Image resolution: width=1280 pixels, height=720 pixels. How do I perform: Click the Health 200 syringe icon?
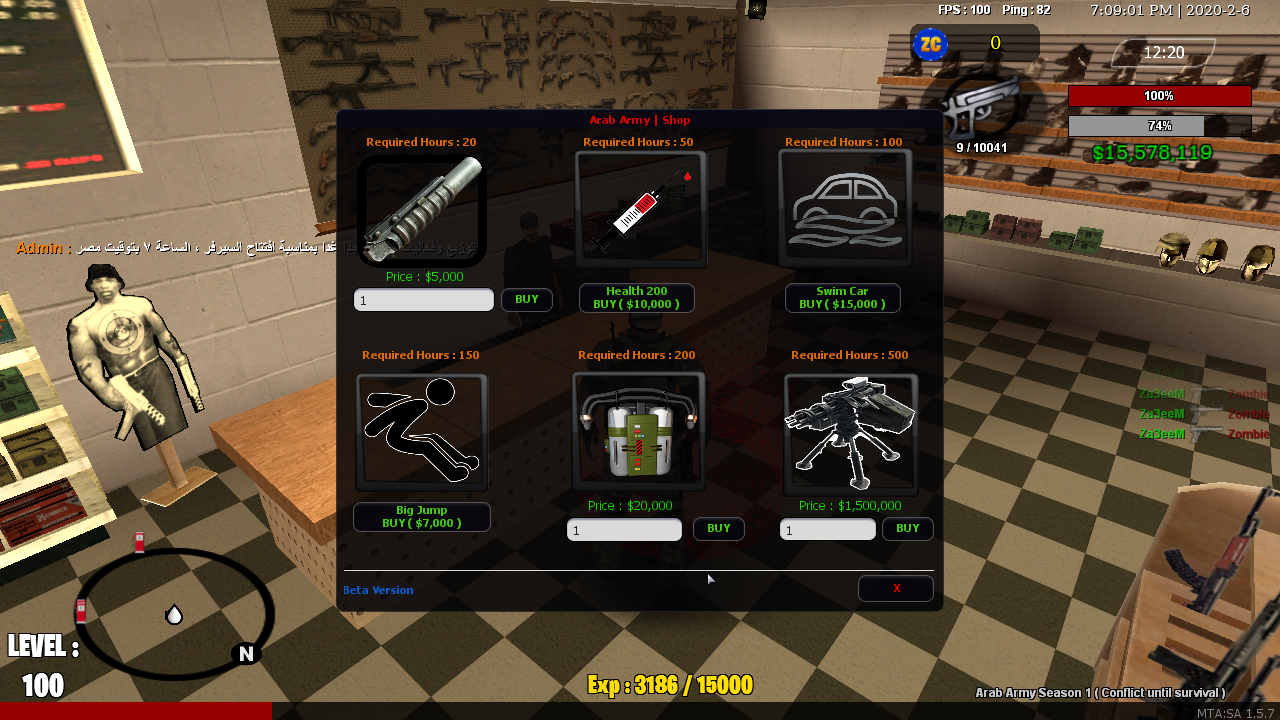point(638,208)
